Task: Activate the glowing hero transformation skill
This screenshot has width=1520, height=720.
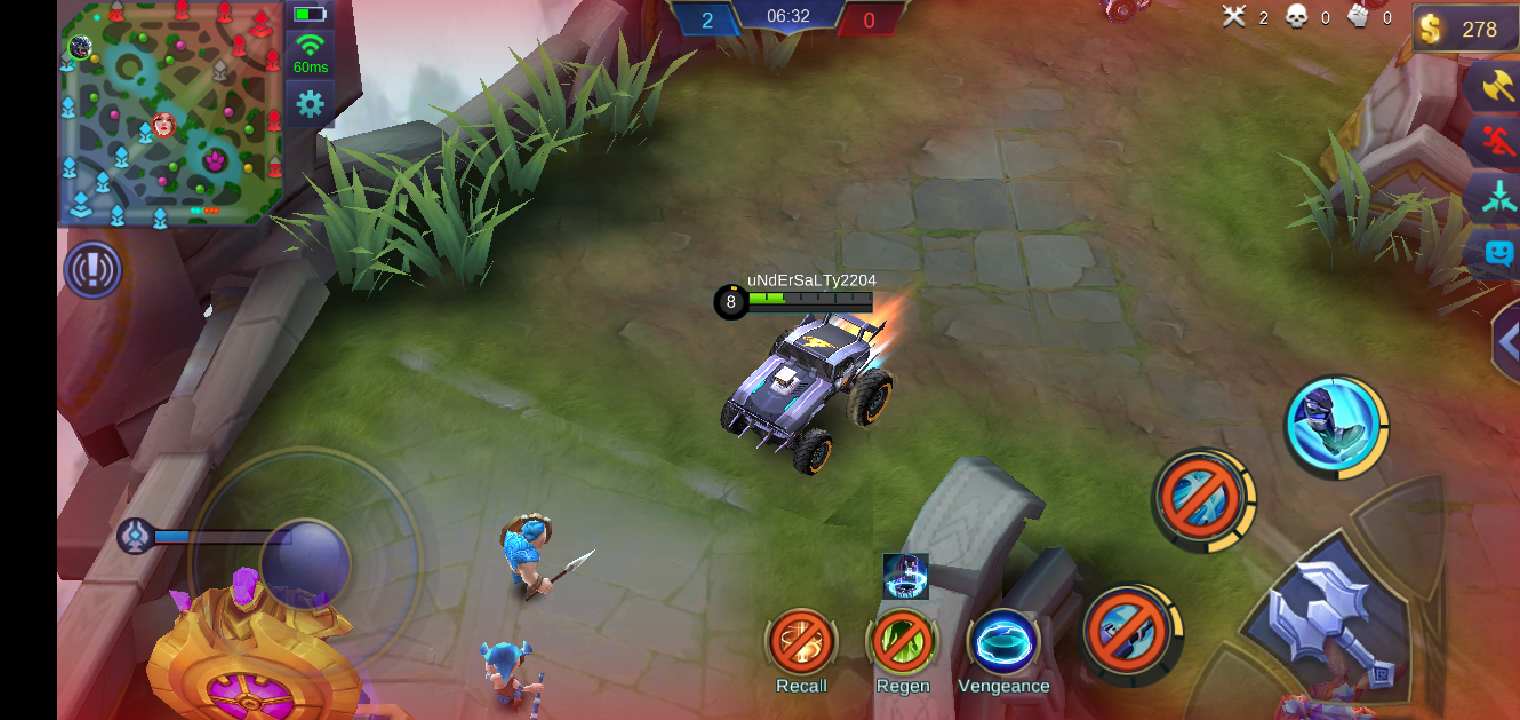Action: pos(1336,423)
